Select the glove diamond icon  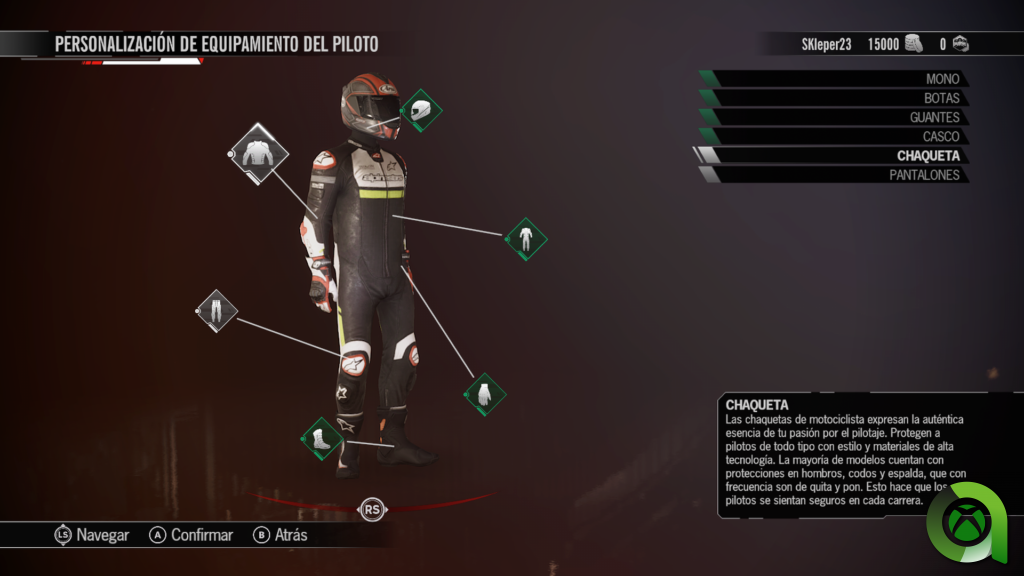point(485,394)
